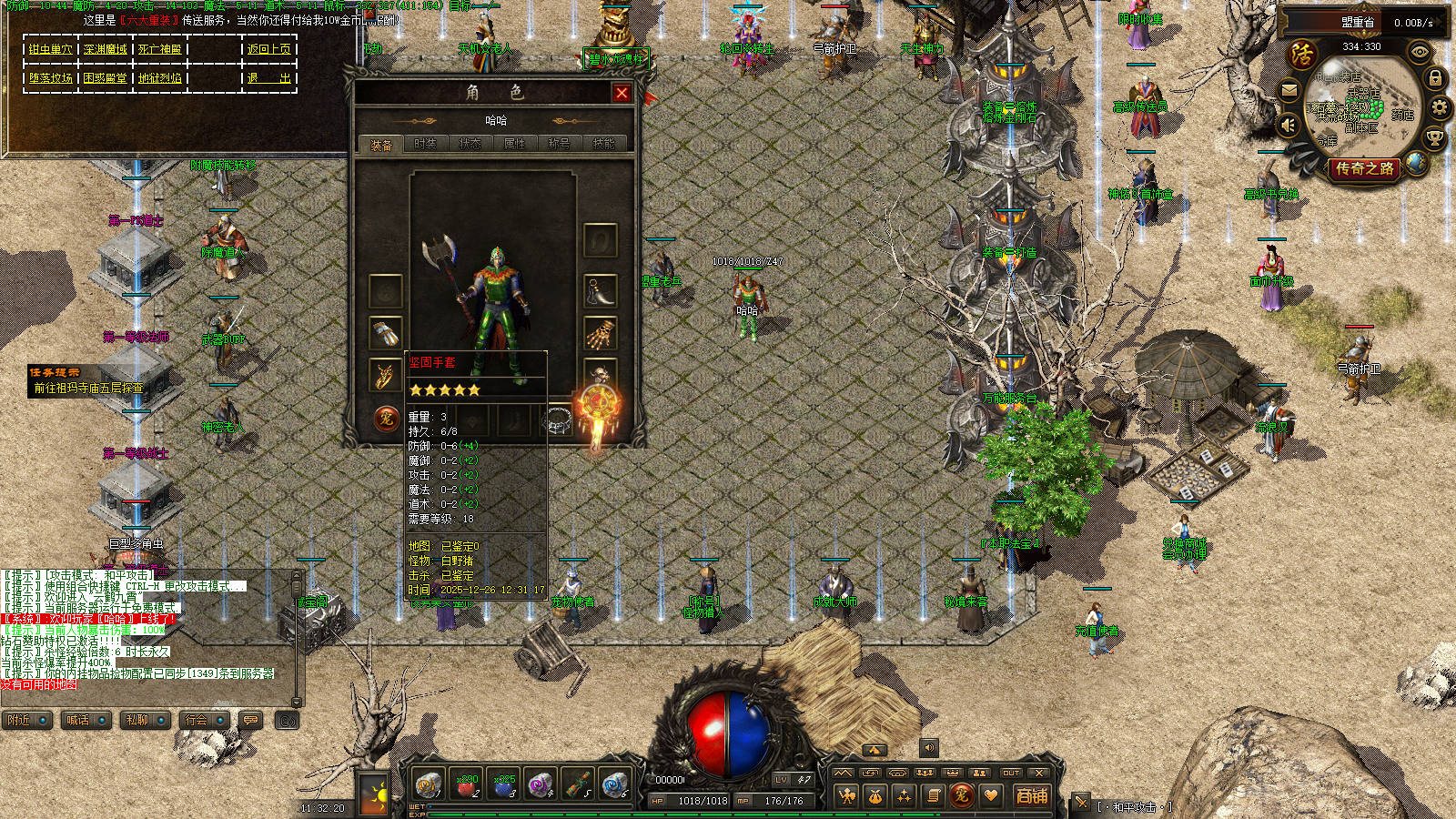The height and width of the screenshot is (819, 1456).
Task: Open the bag with the pouch icon
Action: point(875,796)
